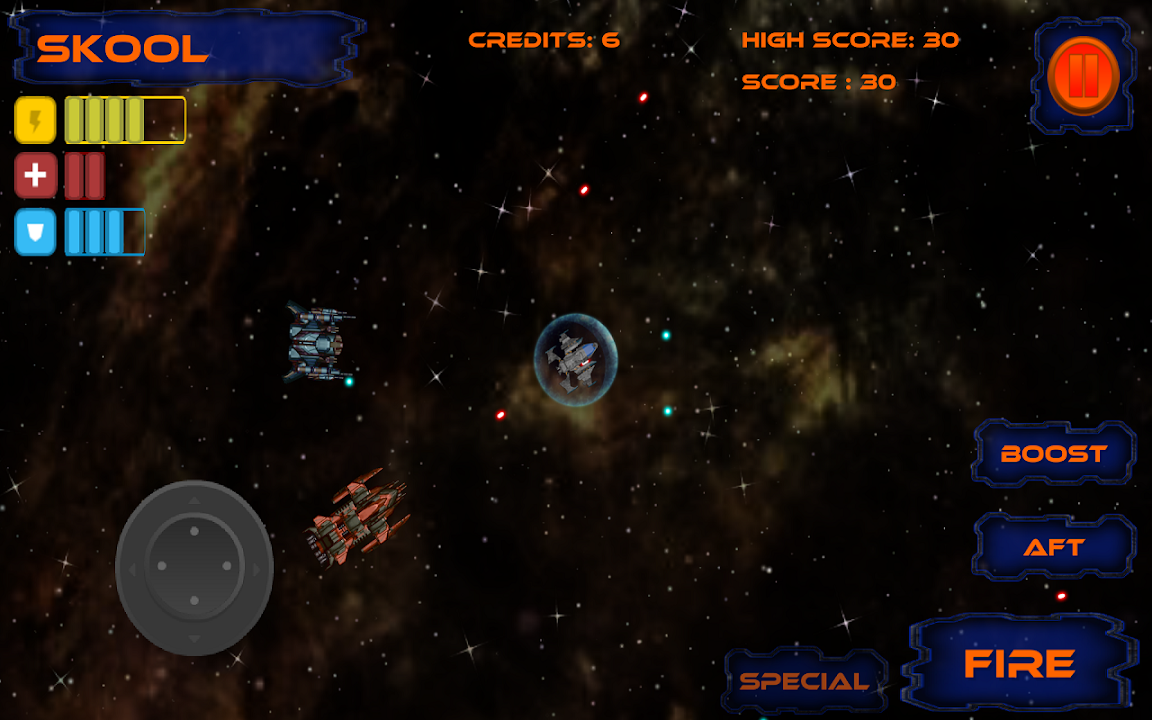The height and width of the screenshot is (720, 1152).
Task: Tap the virtual joystick pad
Action: coord(194,567)
